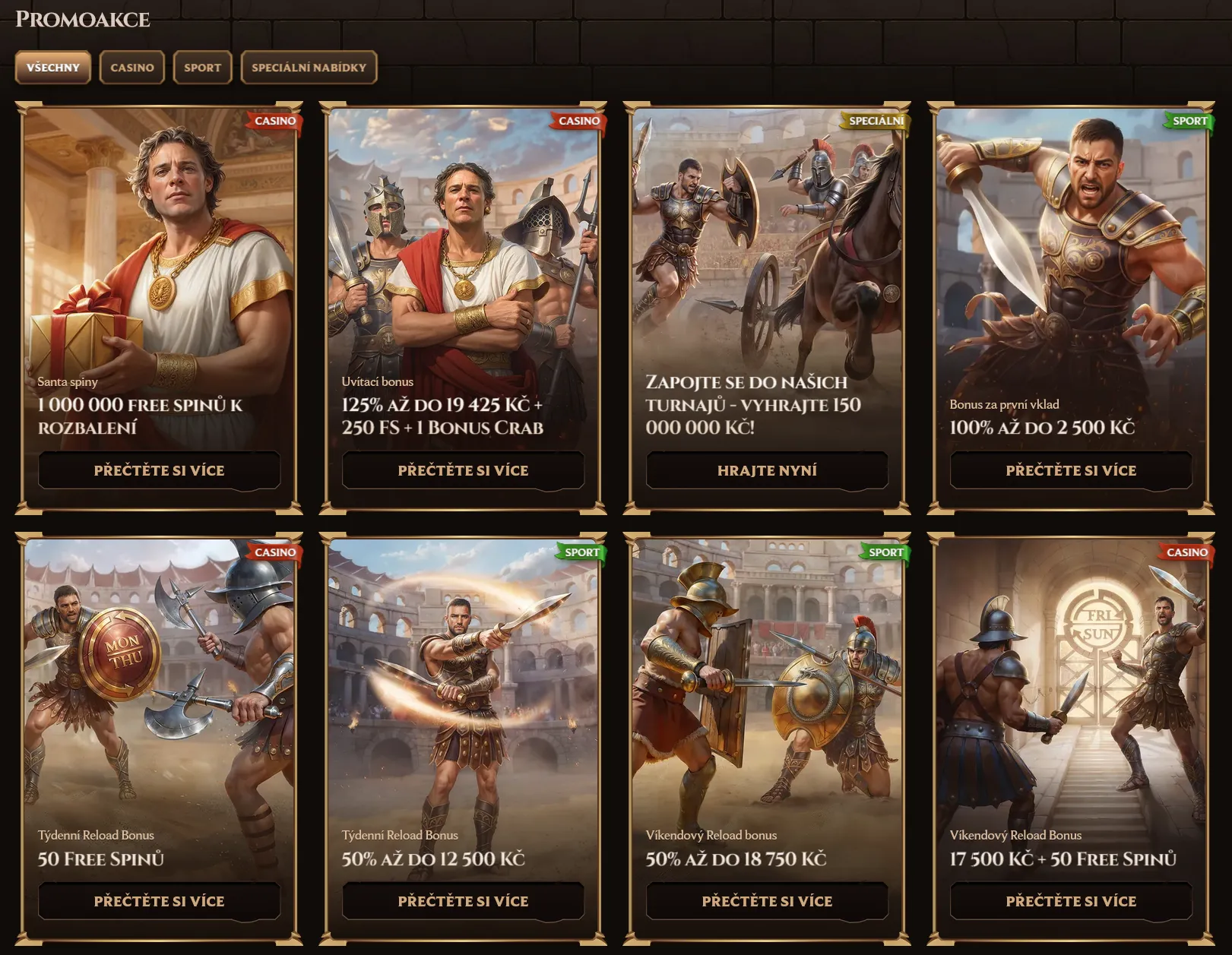Select the Všechny filter tab
The height and width of the screenshot is (955, 1232).
(52, 68)
